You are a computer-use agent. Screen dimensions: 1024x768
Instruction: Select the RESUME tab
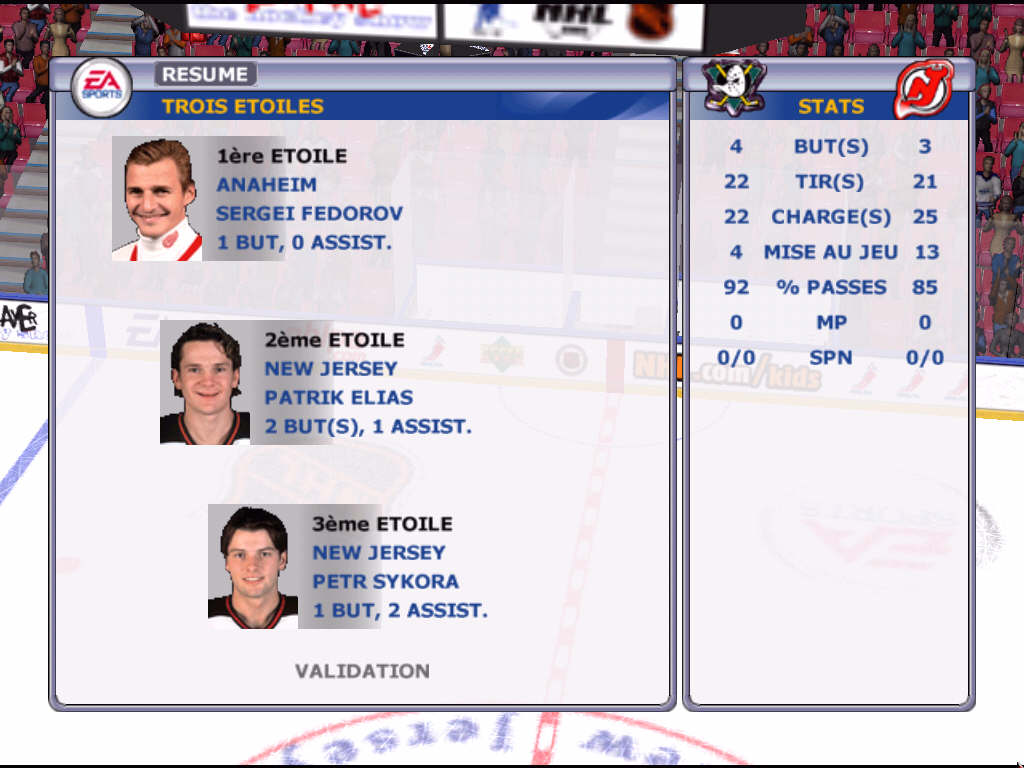(205, 74)
